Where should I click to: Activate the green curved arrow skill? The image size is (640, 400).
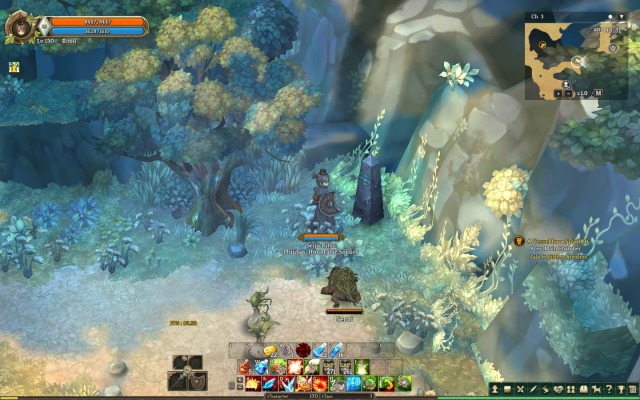coord(385,383)
